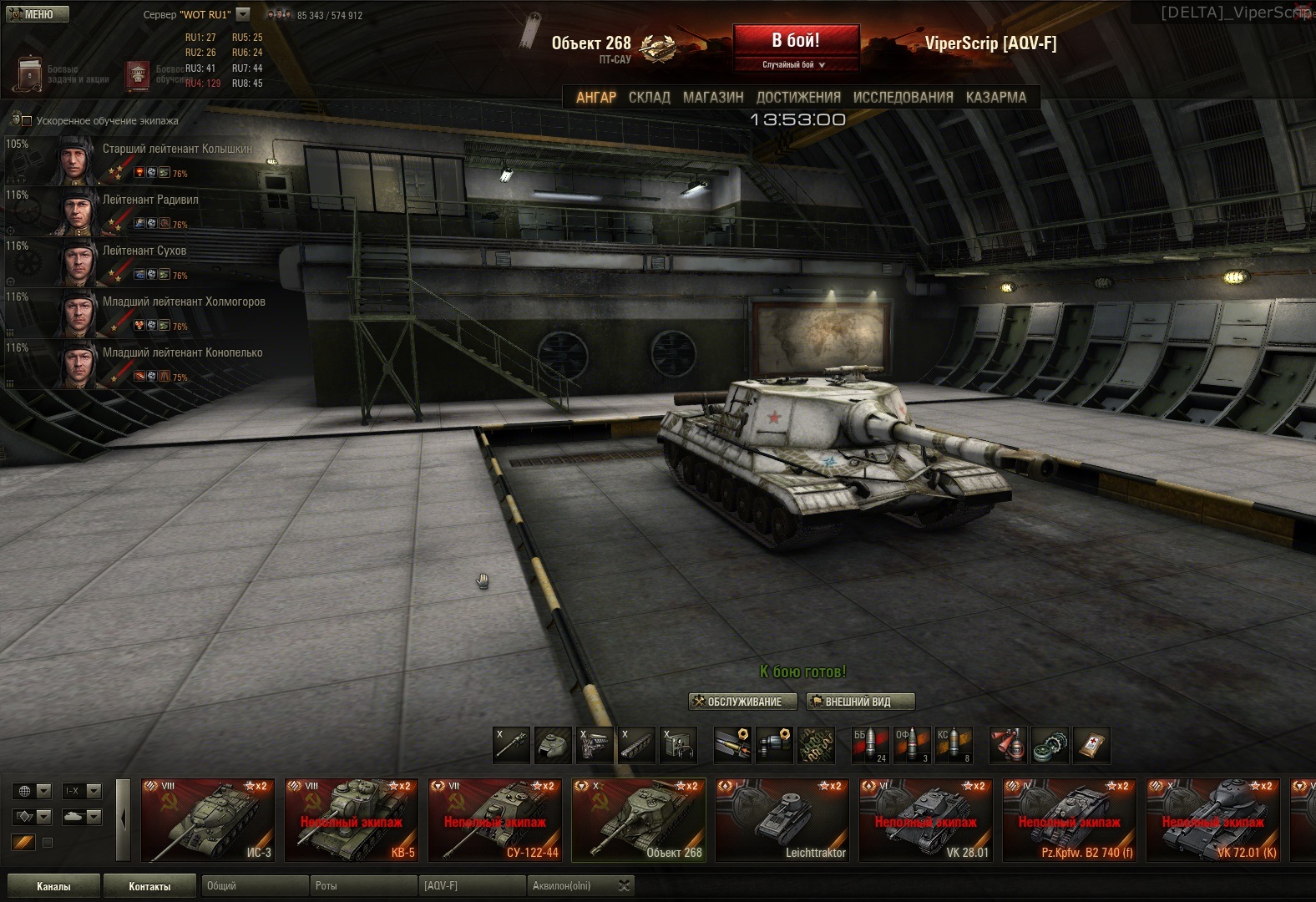Viewport: 1316px width, 902px height.
Task: Open the Контакты button
Action: click(x=149, y=886)
